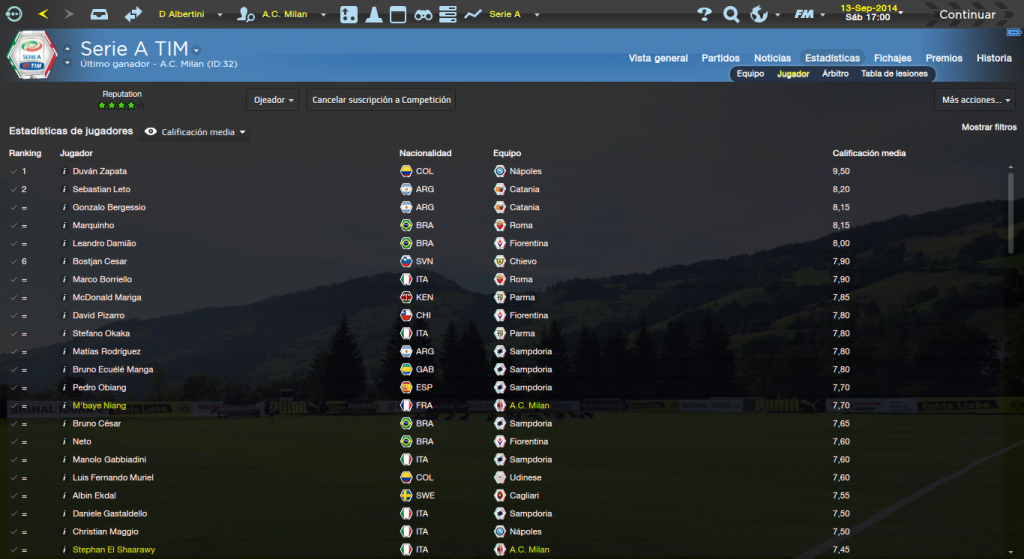The width and height of the screenshot is (1024, 559).
Task: Open the Ojeador dropdown
Action: [x=273, y=100]
